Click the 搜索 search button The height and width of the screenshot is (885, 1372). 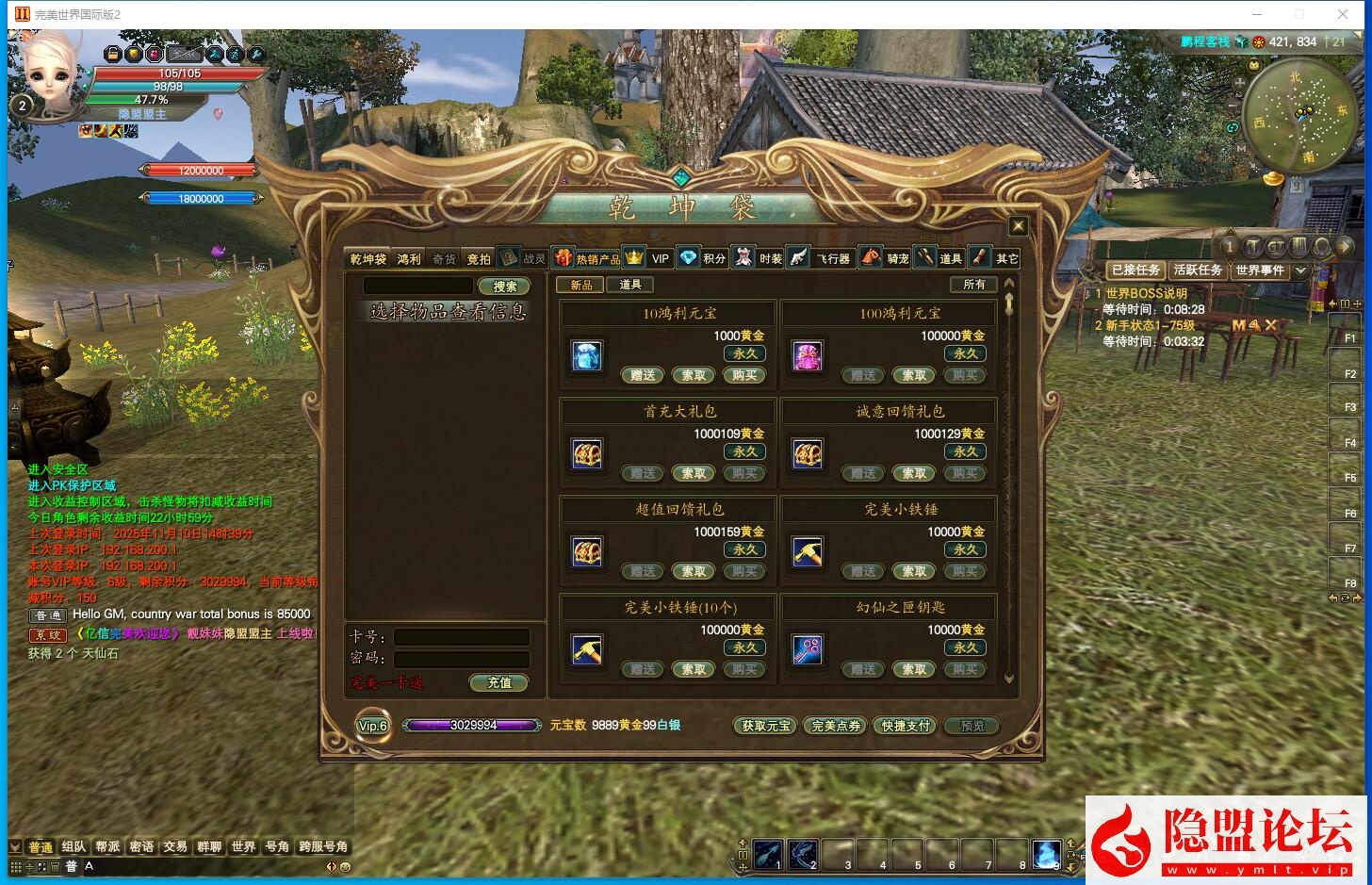tap(504, 287)
